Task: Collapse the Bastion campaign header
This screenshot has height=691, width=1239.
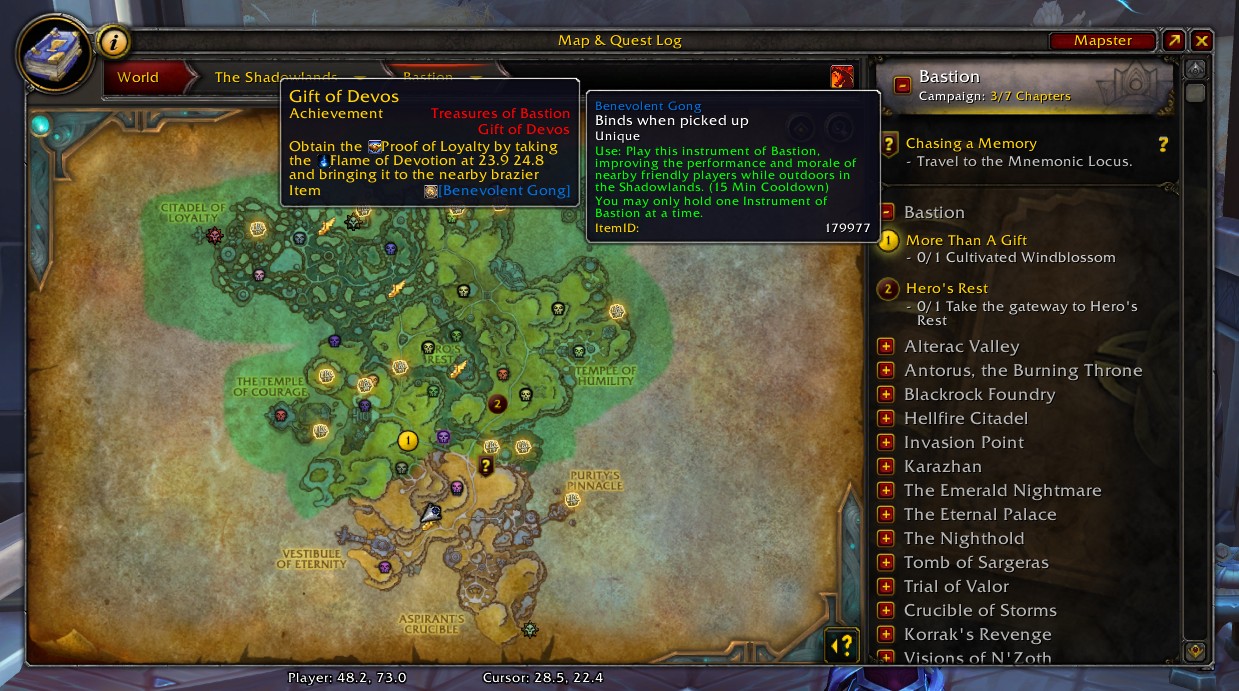Action: click(902, 86)
